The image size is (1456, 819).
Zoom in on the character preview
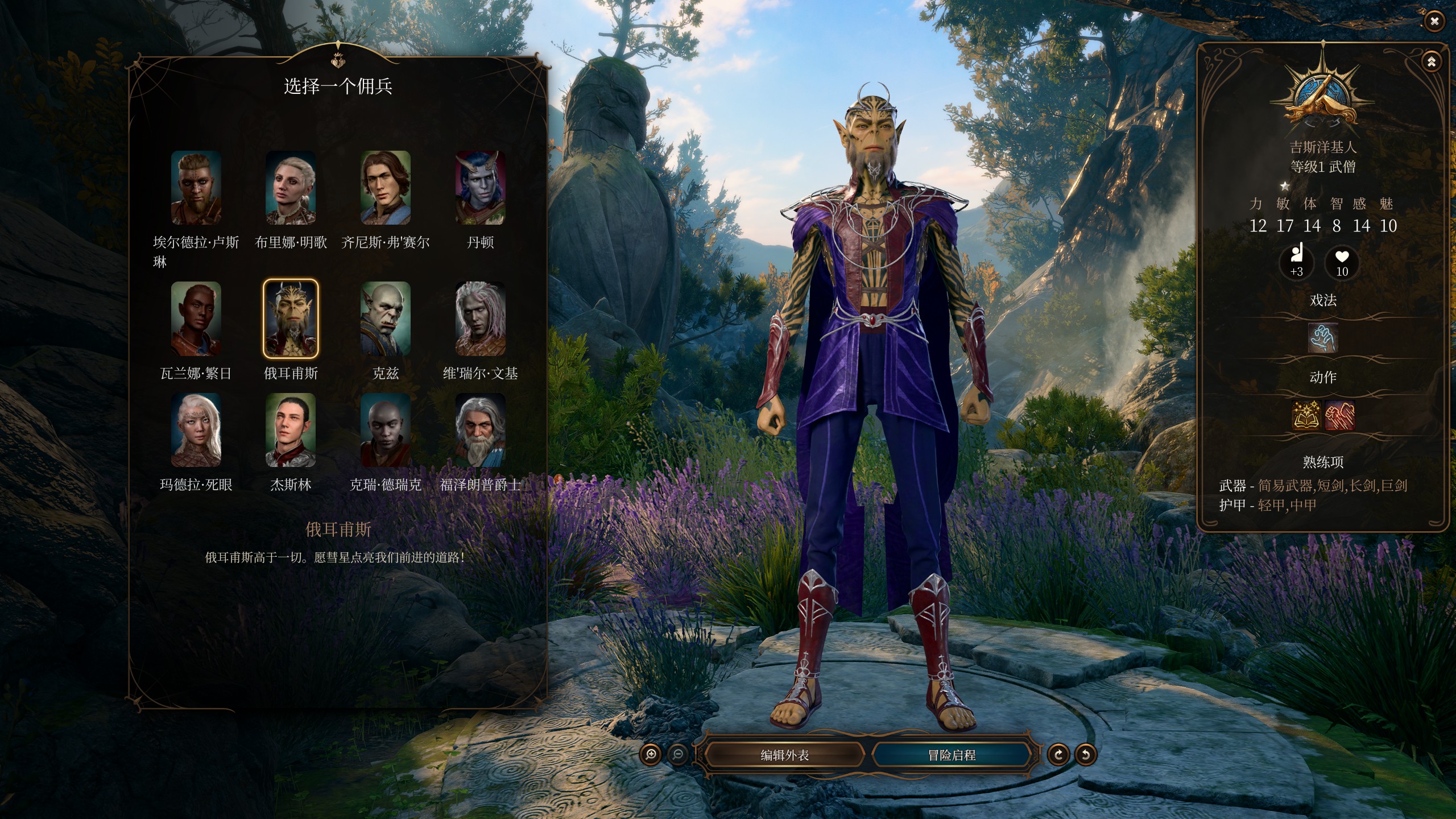click(x=651, y=755)
